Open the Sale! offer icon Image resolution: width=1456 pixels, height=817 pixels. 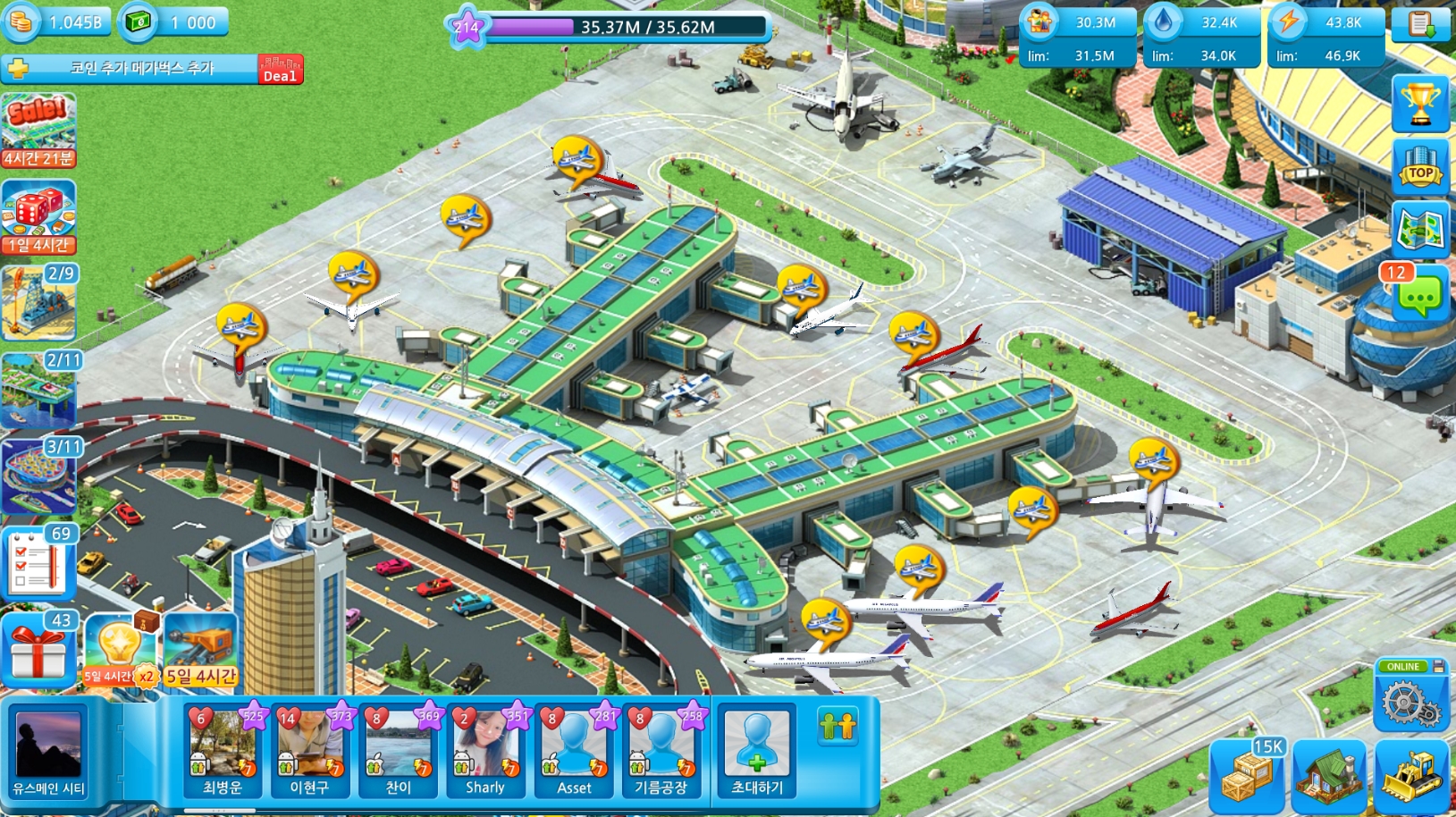(38, 131)
